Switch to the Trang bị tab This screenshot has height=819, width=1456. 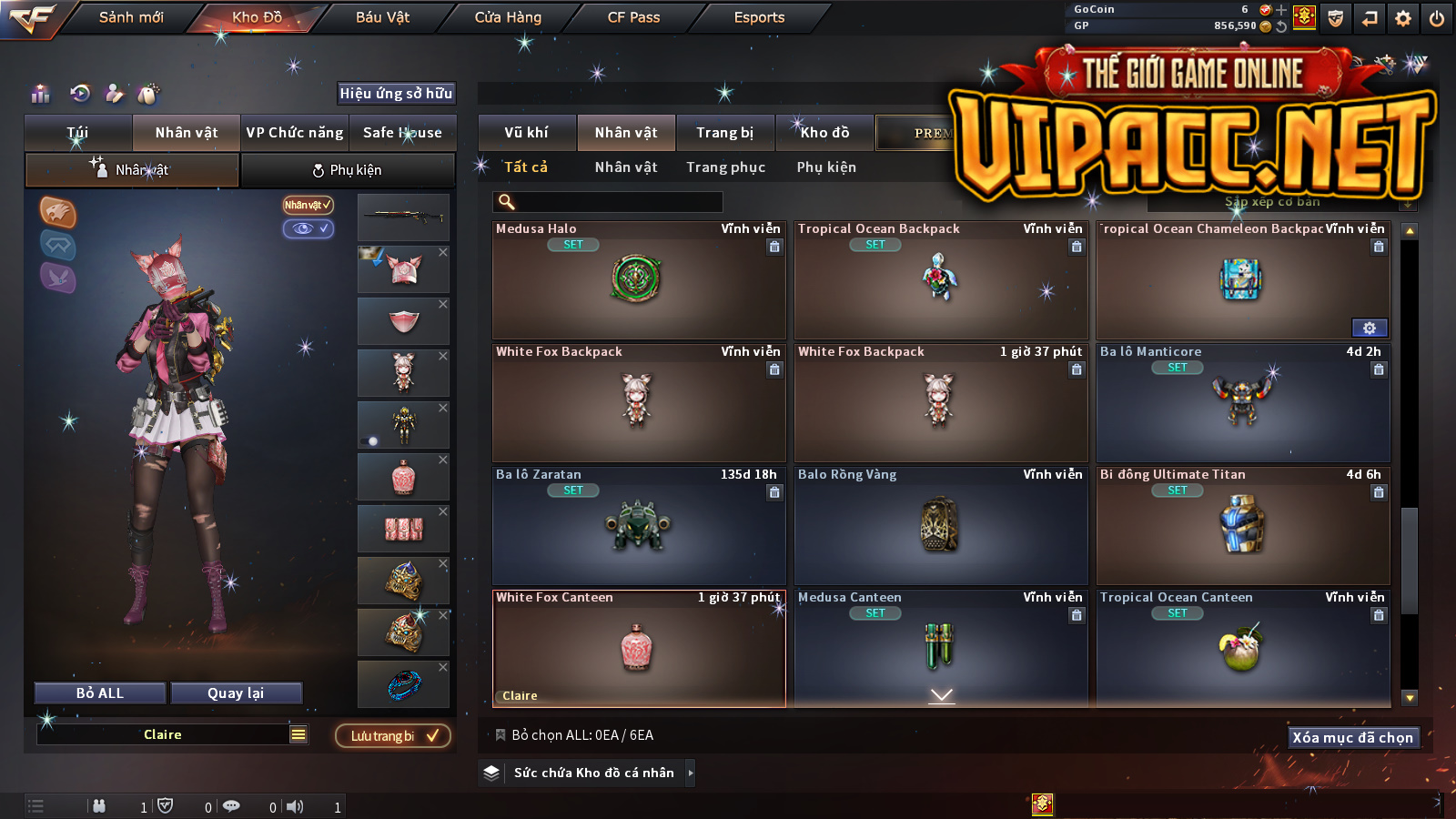click(724, 133)
